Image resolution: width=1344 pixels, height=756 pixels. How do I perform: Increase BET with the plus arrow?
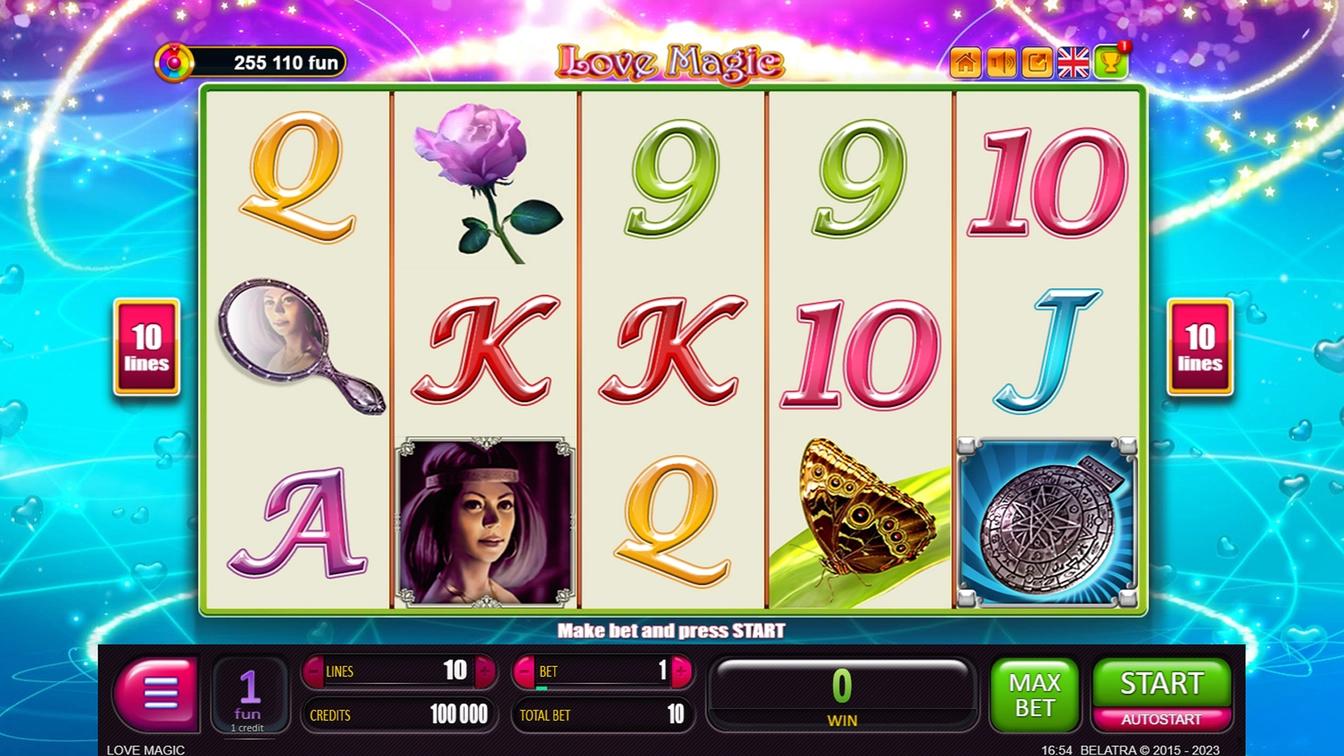(683, 670)
